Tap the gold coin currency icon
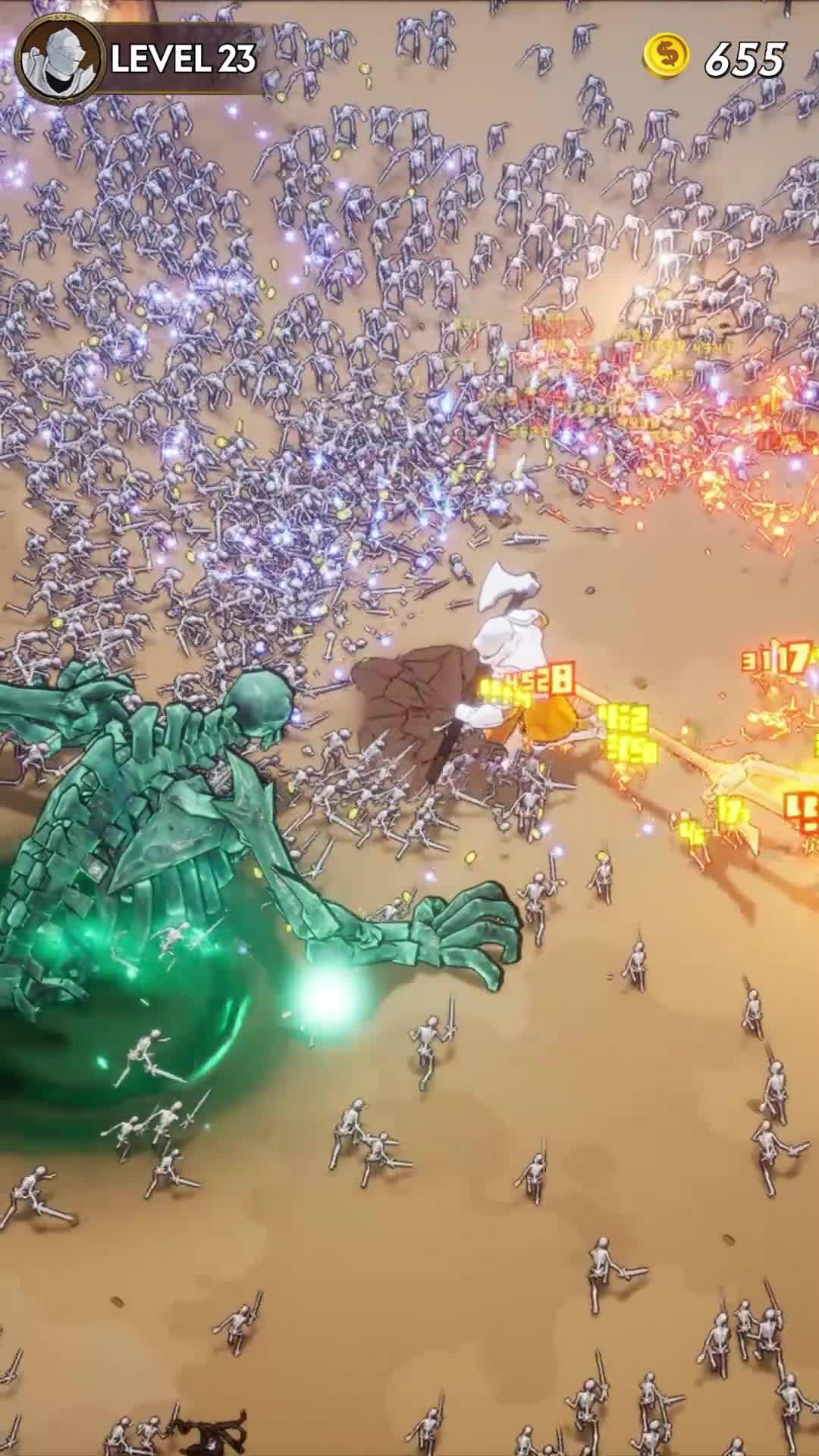819x1456 pixels. 666,58
